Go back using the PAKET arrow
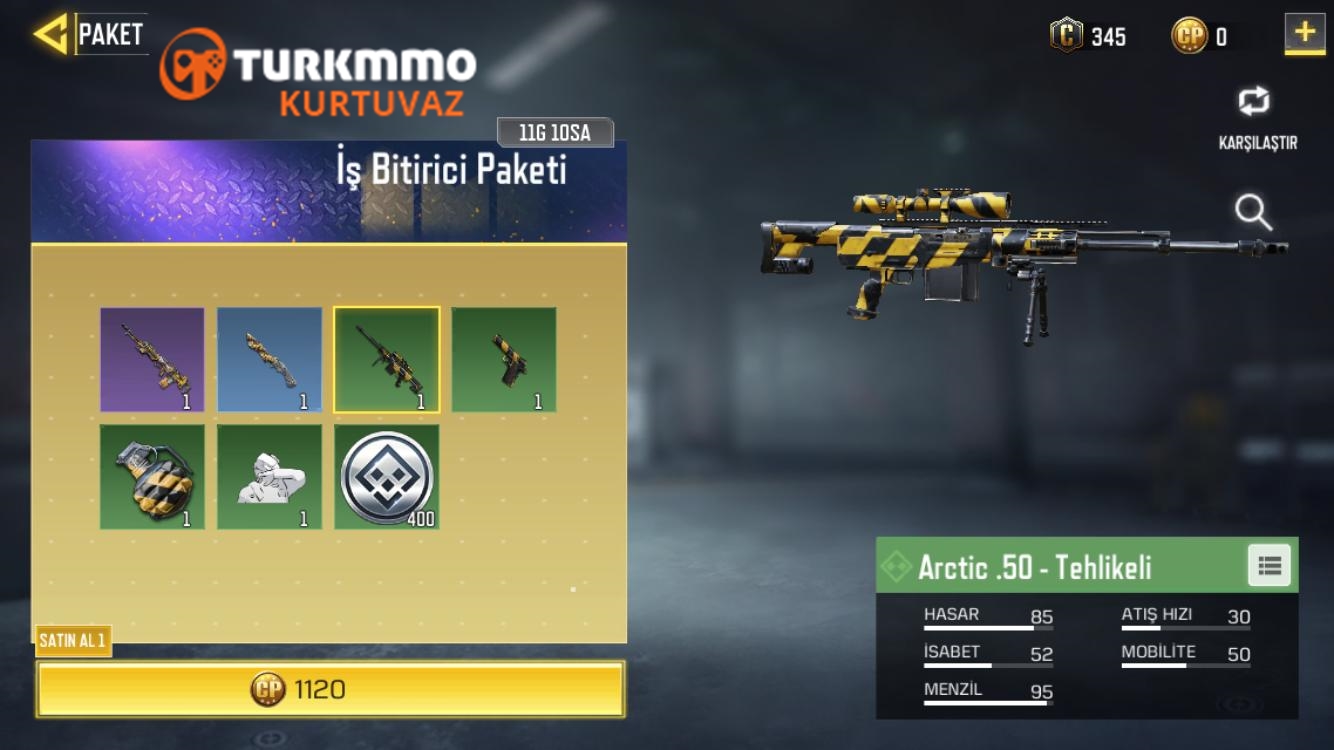Viewport: 1334px width, 750px height. tap(51, 34)
